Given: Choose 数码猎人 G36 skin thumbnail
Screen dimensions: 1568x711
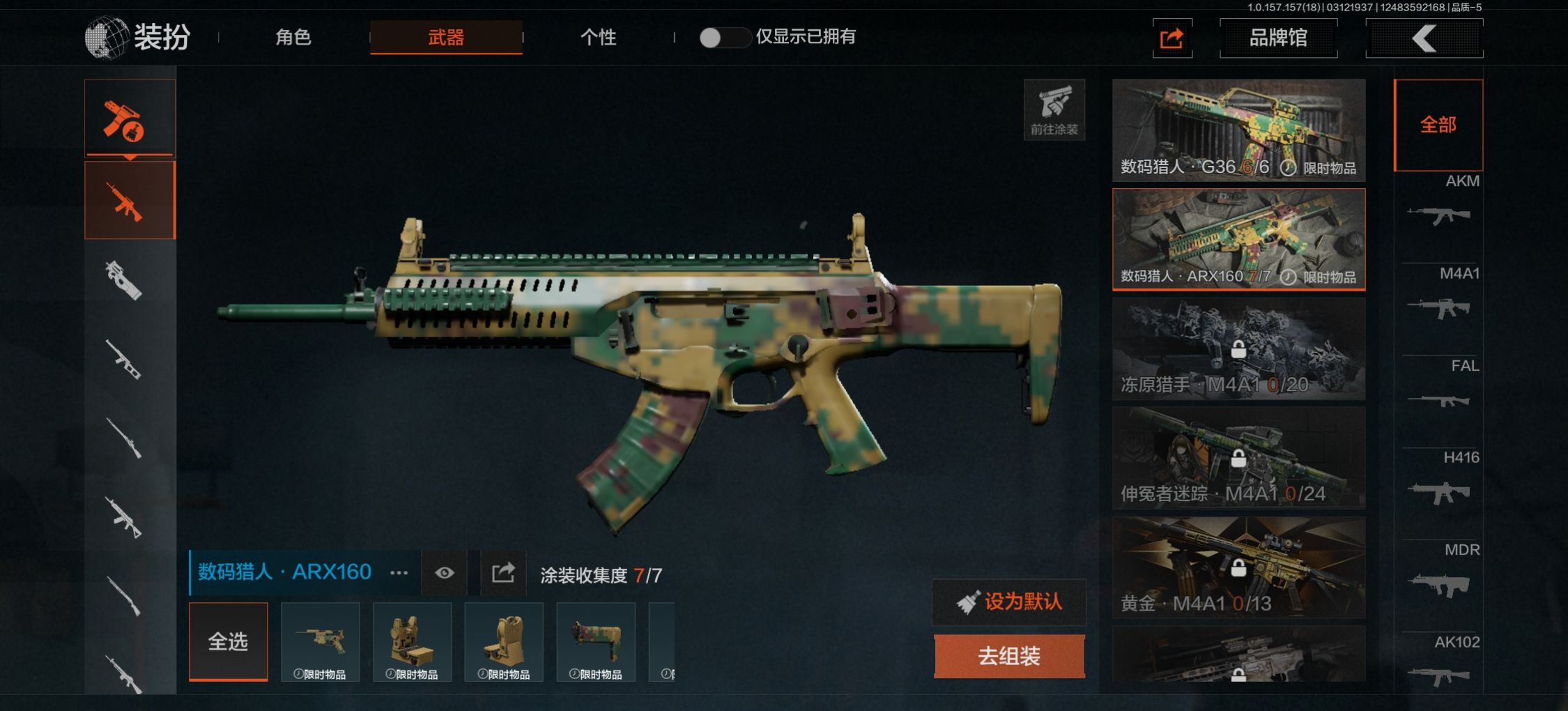Looking at the screenshot, I should (1238, 130).
